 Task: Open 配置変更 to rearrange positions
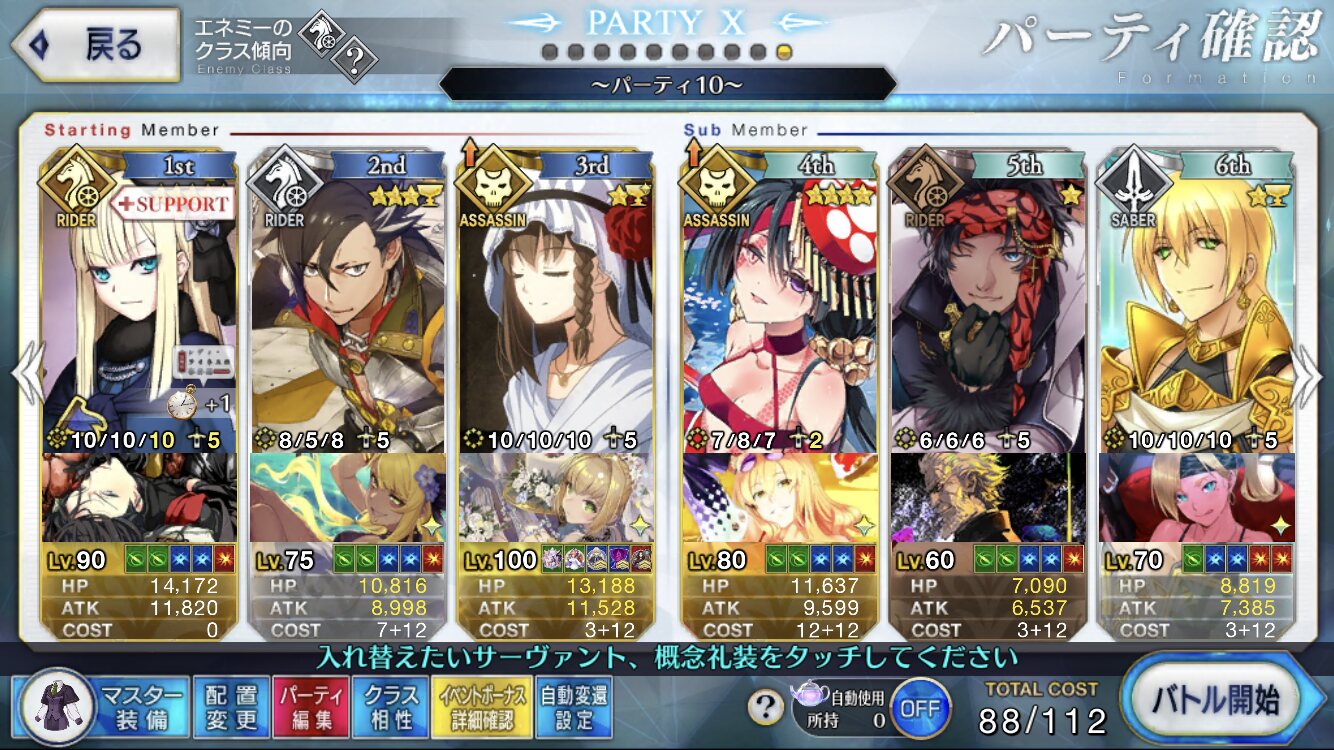click(x=231, y=707)
